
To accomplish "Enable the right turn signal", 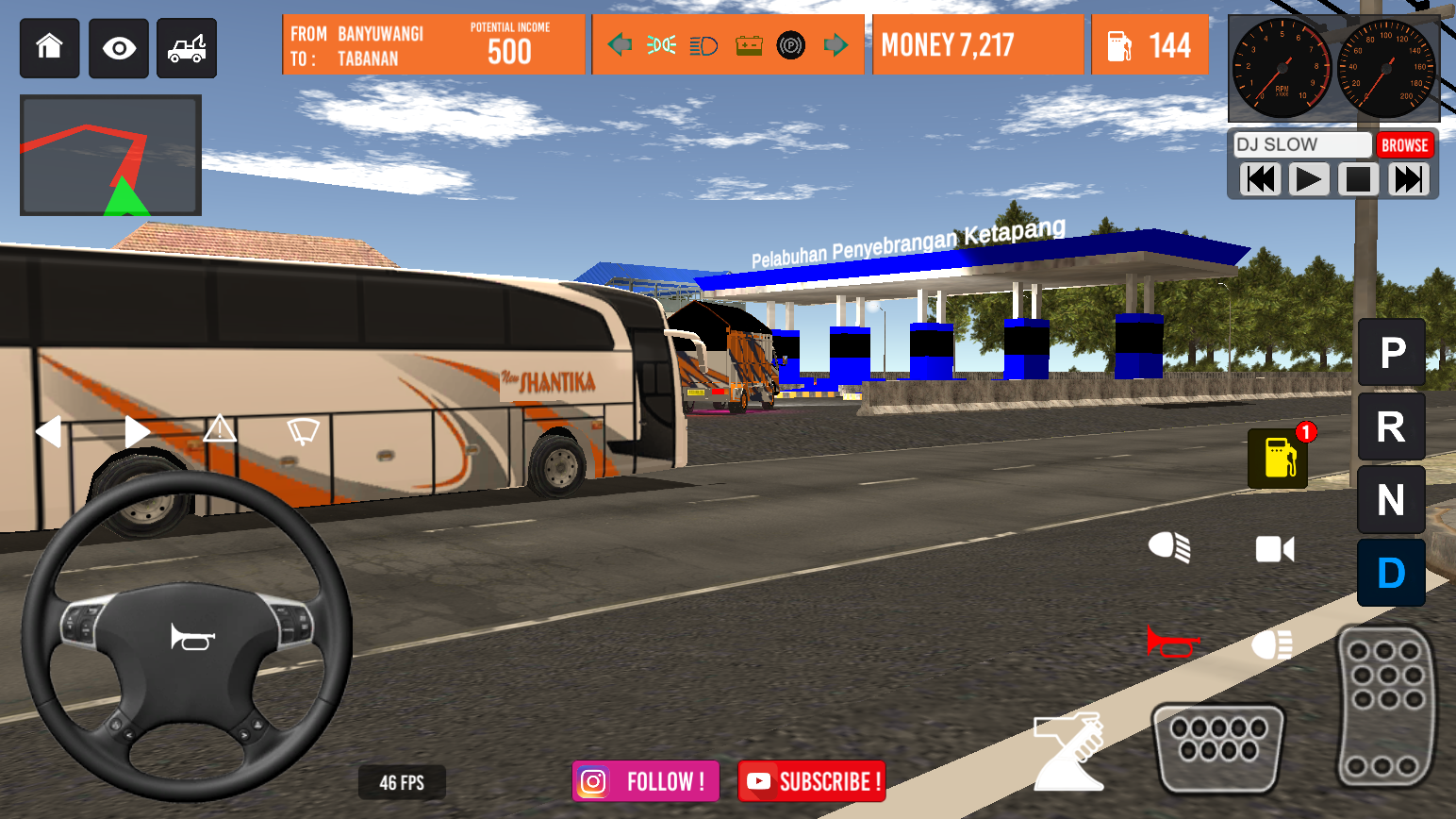I will pyautogui.click(x=135, y=430).
